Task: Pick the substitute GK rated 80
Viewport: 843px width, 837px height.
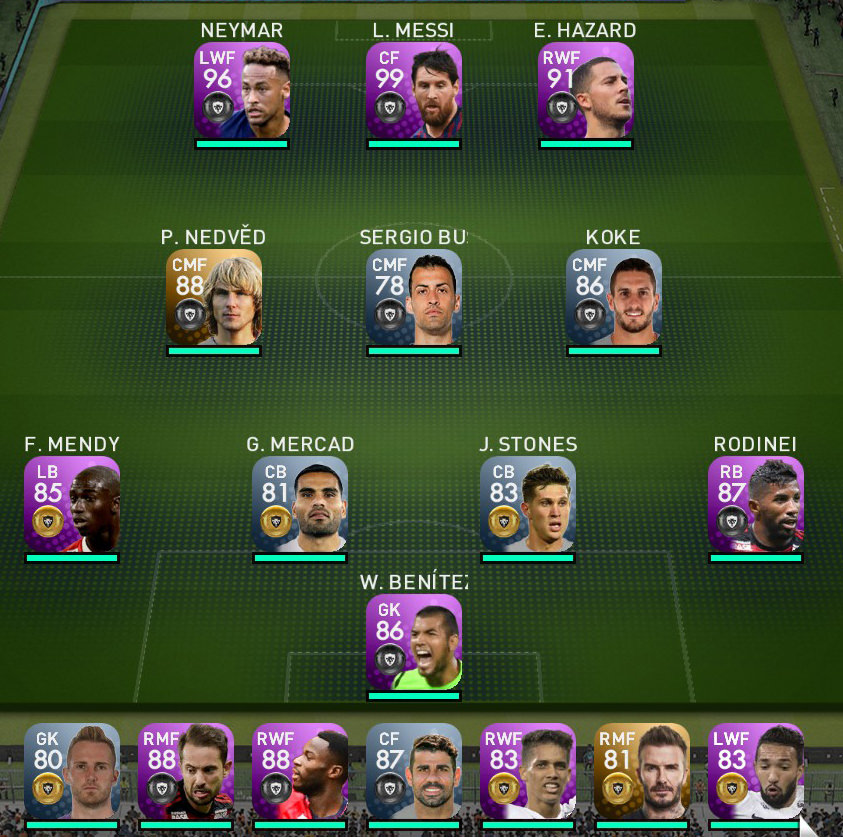Action: [x=72, y=771]
